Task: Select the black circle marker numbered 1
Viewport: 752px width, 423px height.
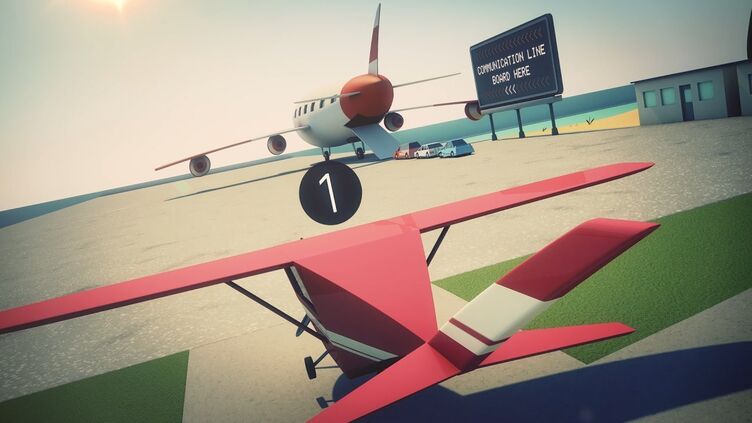Action: tap(330, 192)
